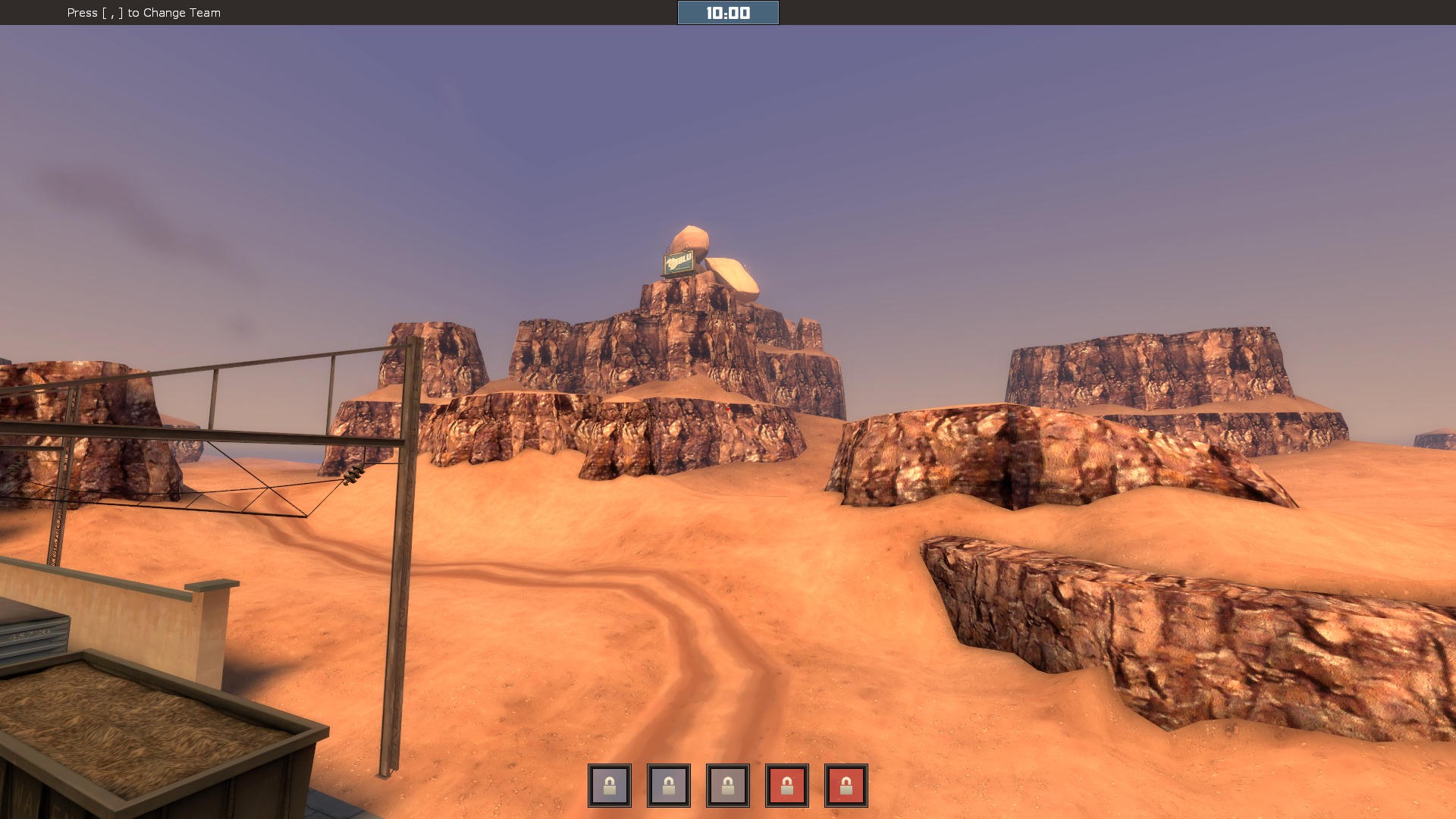Click the padlock symbol on the fourth capture point
Image resolution: width=1456 pixels, height=819 pixels.
point(786,785)
